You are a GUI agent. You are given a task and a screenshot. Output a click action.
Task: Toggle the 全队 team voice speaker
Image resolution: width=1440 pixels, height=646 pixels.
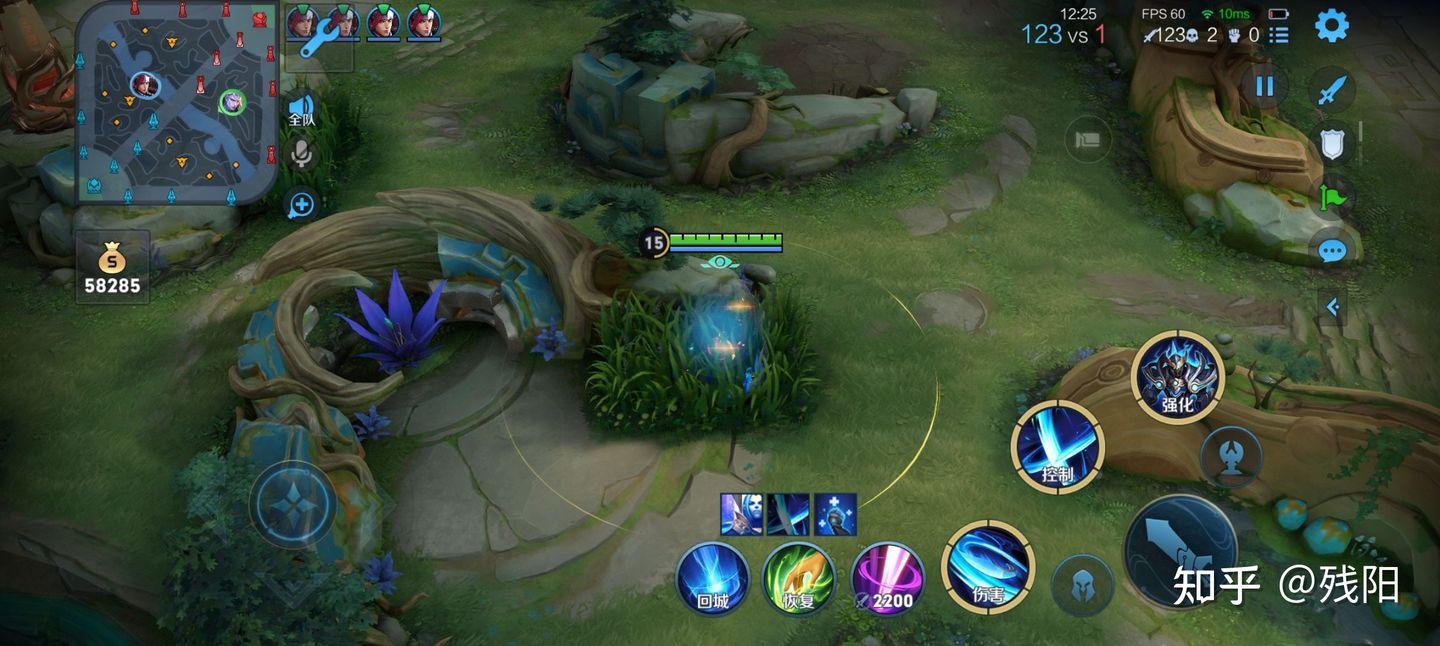tap(301, 109)
